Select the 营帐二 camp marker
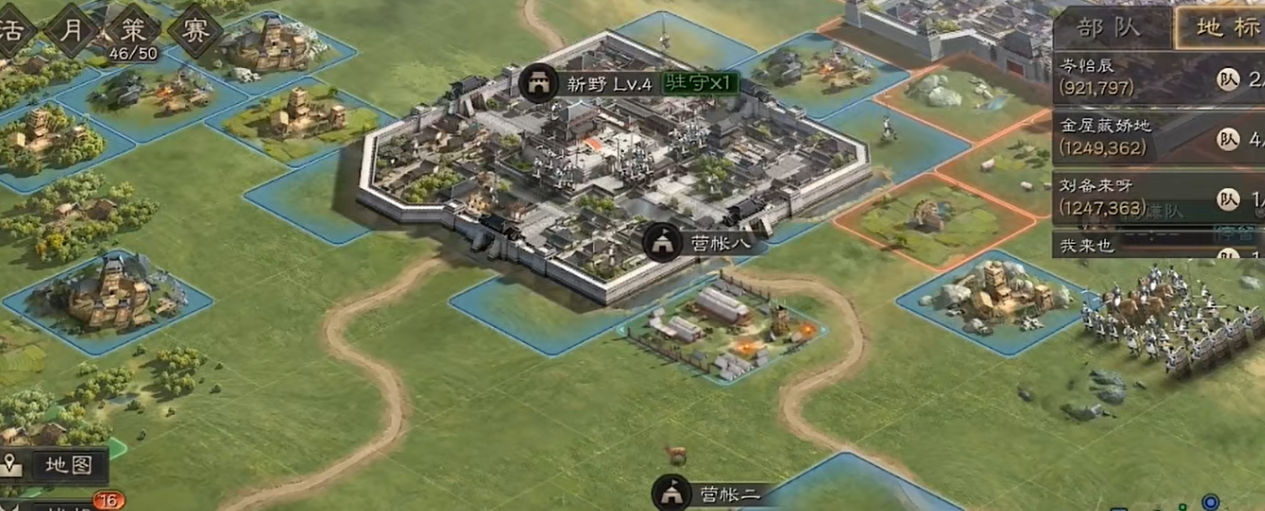Screen dimensions: 1265x511 [x=709, y=493]
